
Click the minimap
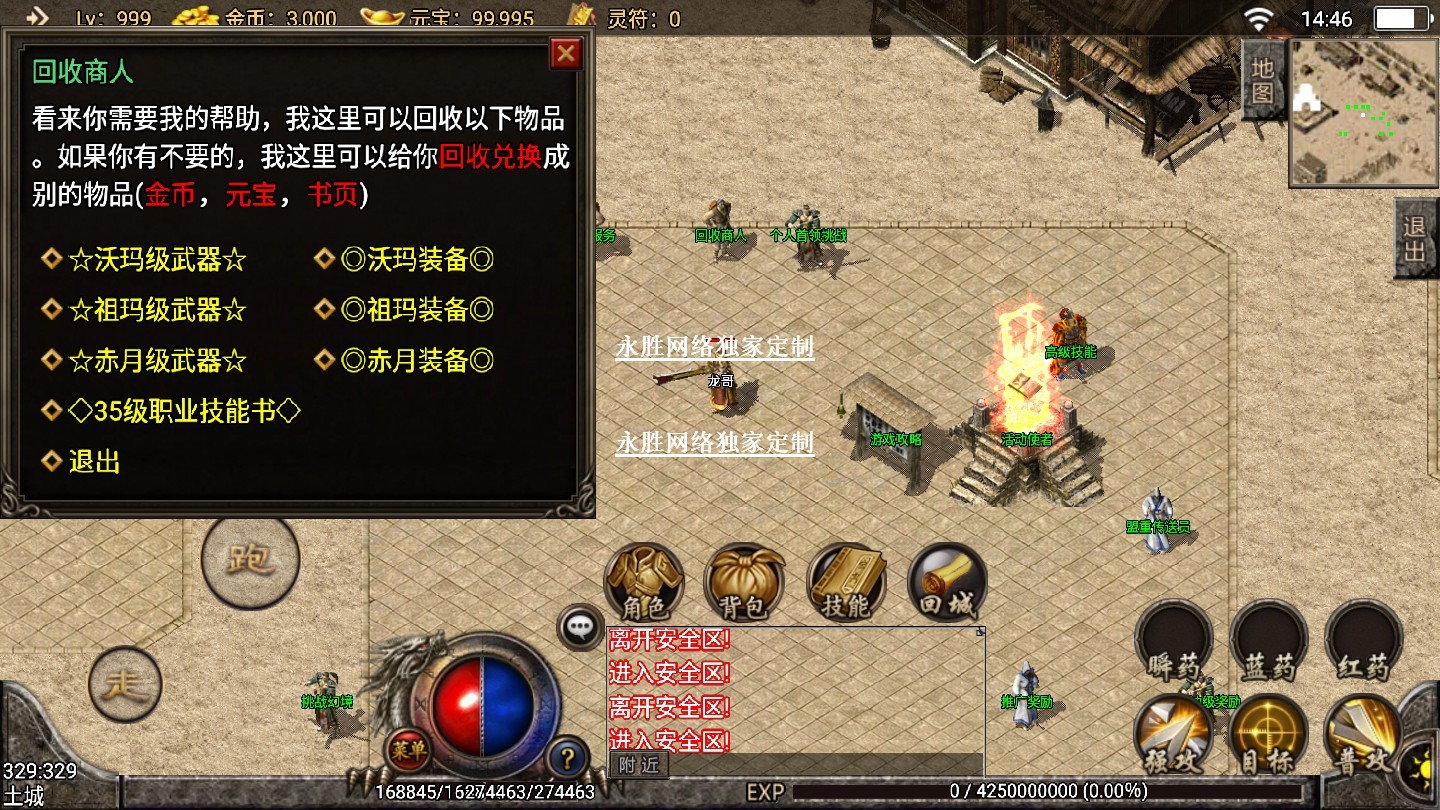(x=1362, y=112)
